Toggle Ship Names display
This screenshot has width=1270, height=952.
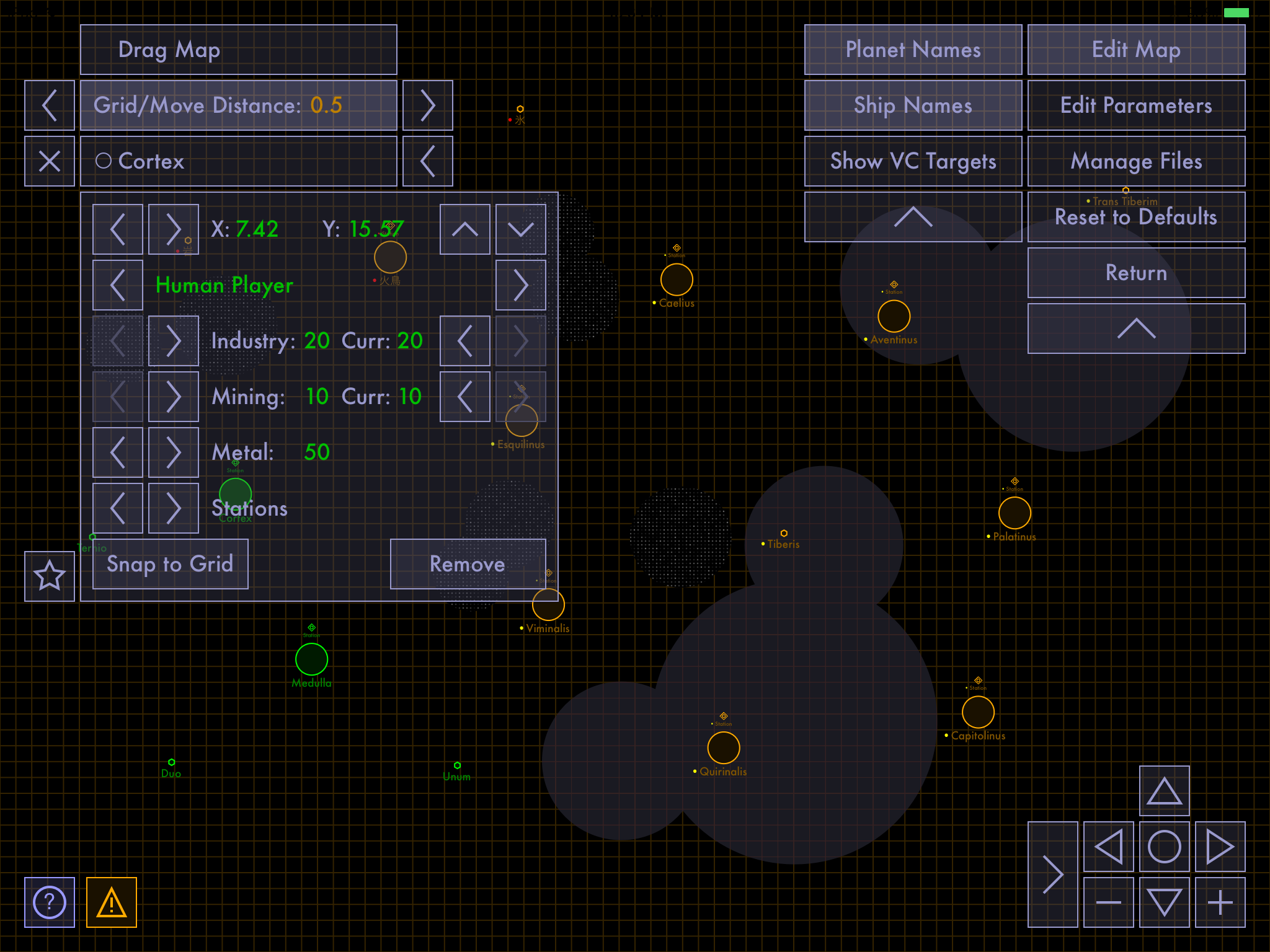913,105
